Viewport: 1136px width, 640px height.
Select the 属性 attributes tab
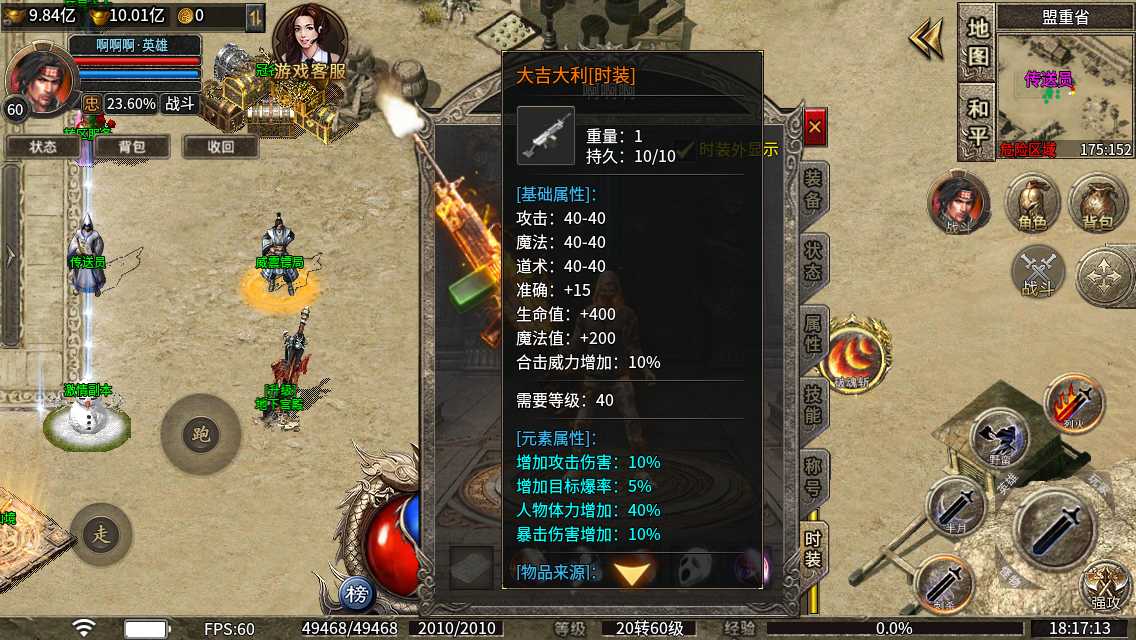click(813, 332)
